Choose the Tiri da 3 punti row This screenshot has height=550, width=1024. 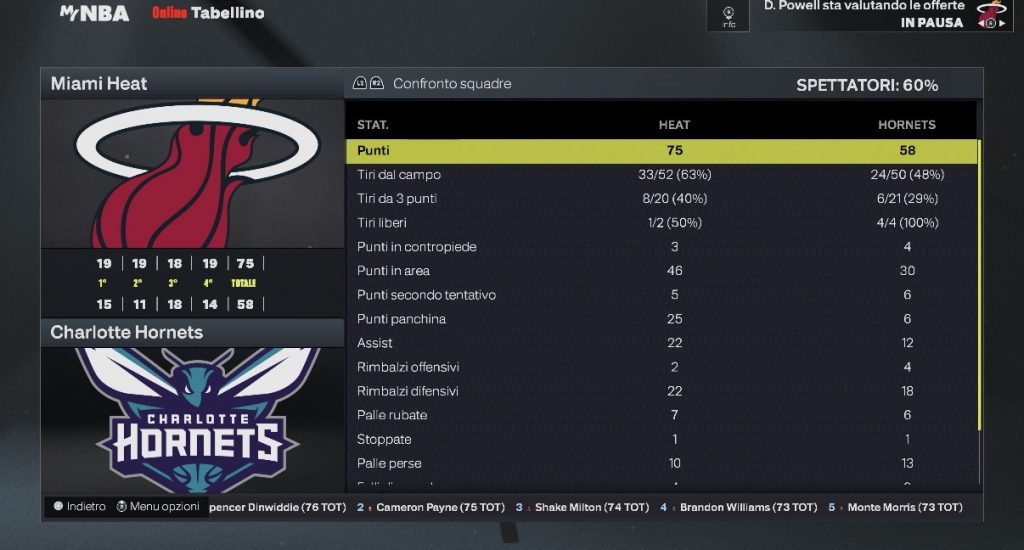pyautogui.click(x=660, y=199)
